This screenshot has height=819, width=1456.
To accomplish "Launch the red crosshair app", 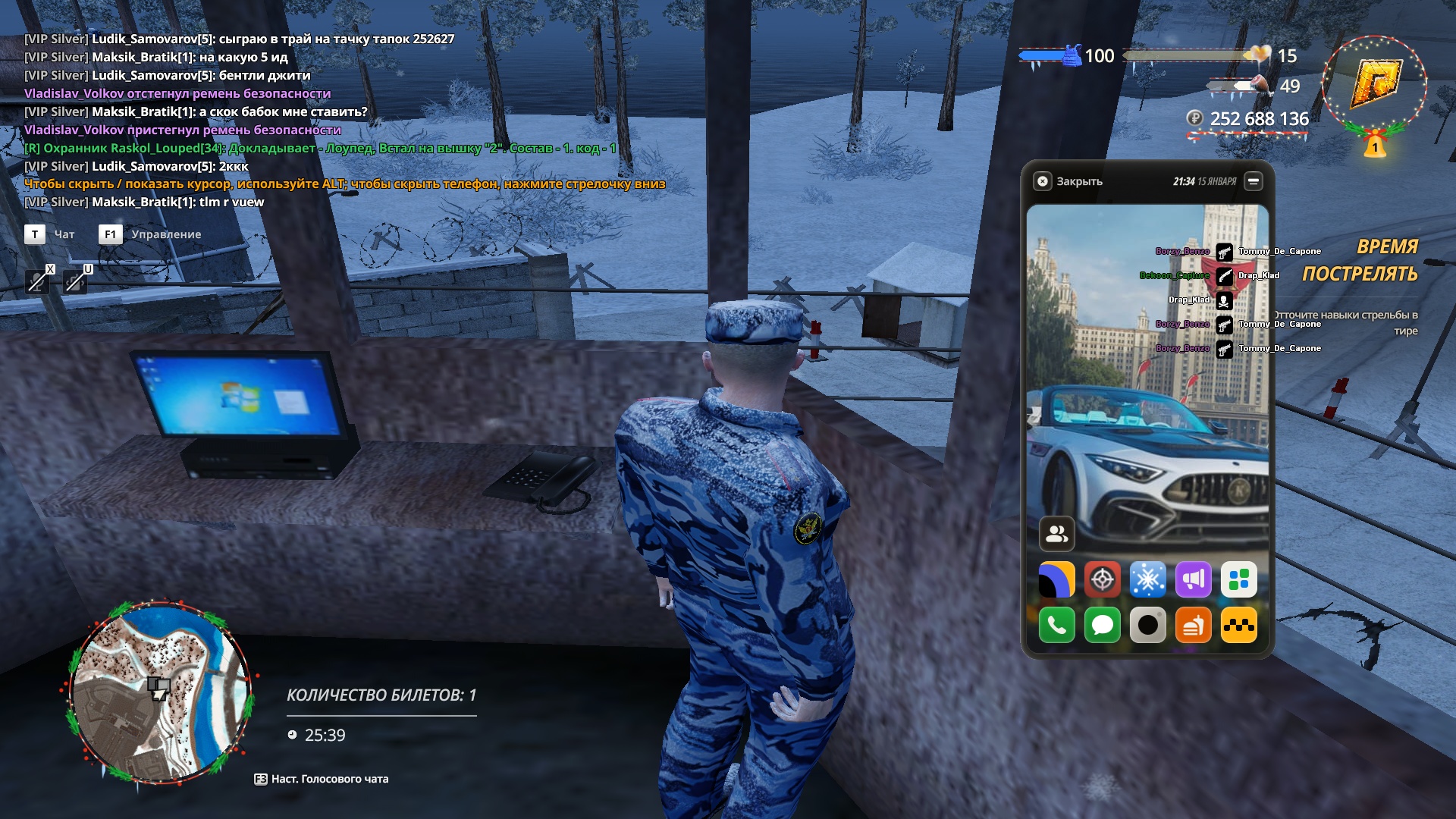I will point(1102,580).
